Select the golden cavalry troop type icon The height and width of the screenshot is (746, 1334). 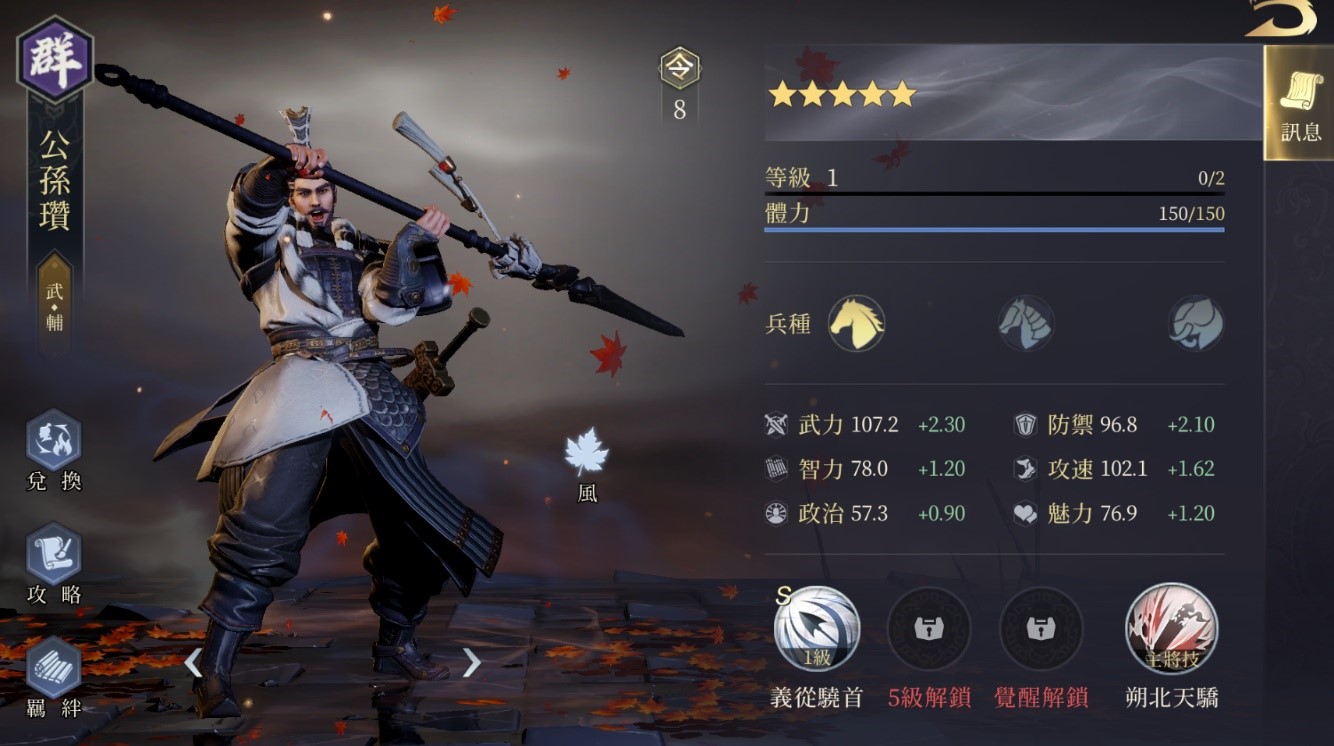tap(856, 323)
